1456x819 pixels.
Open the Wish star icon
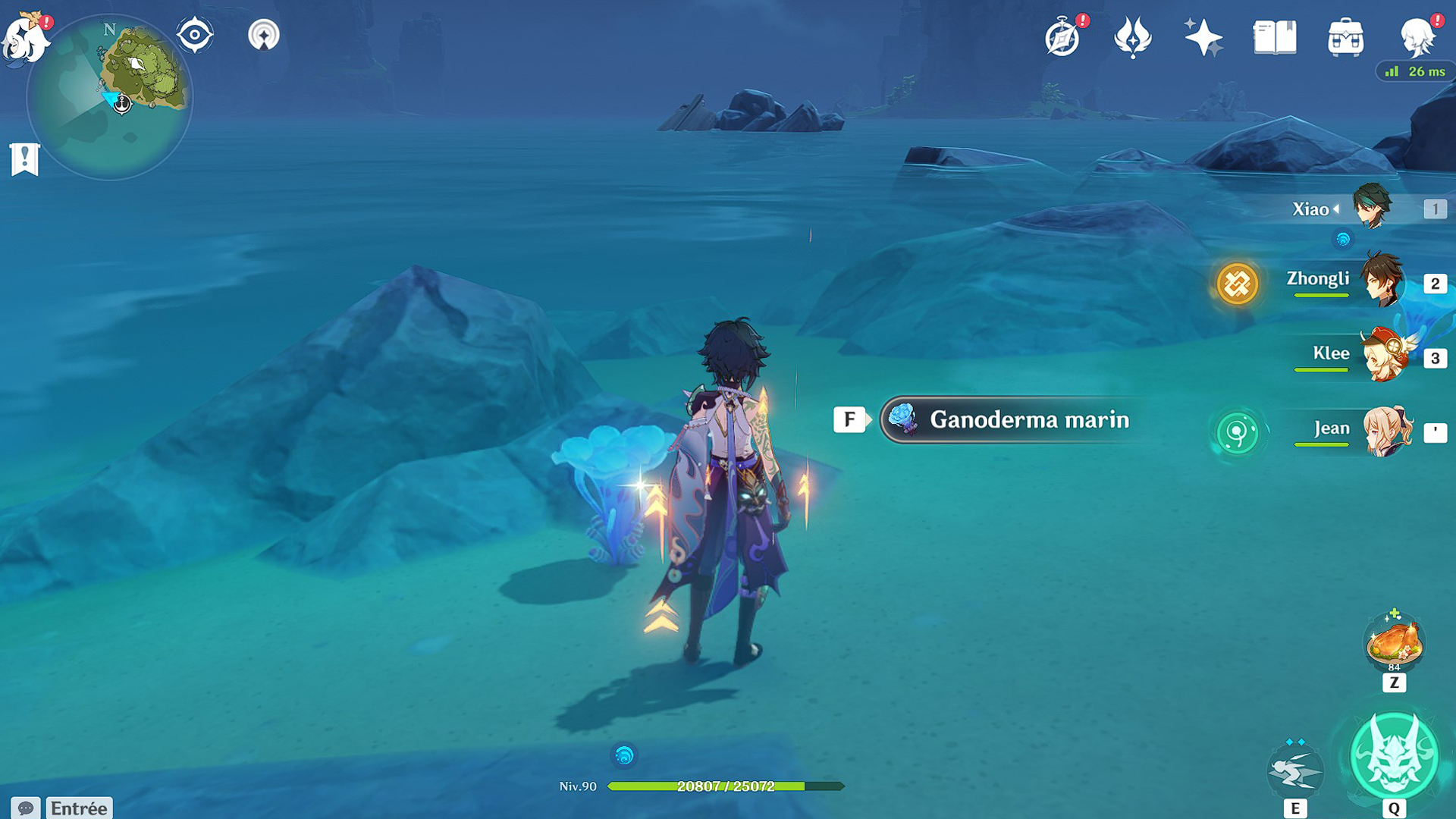(x=1203, y=37)
